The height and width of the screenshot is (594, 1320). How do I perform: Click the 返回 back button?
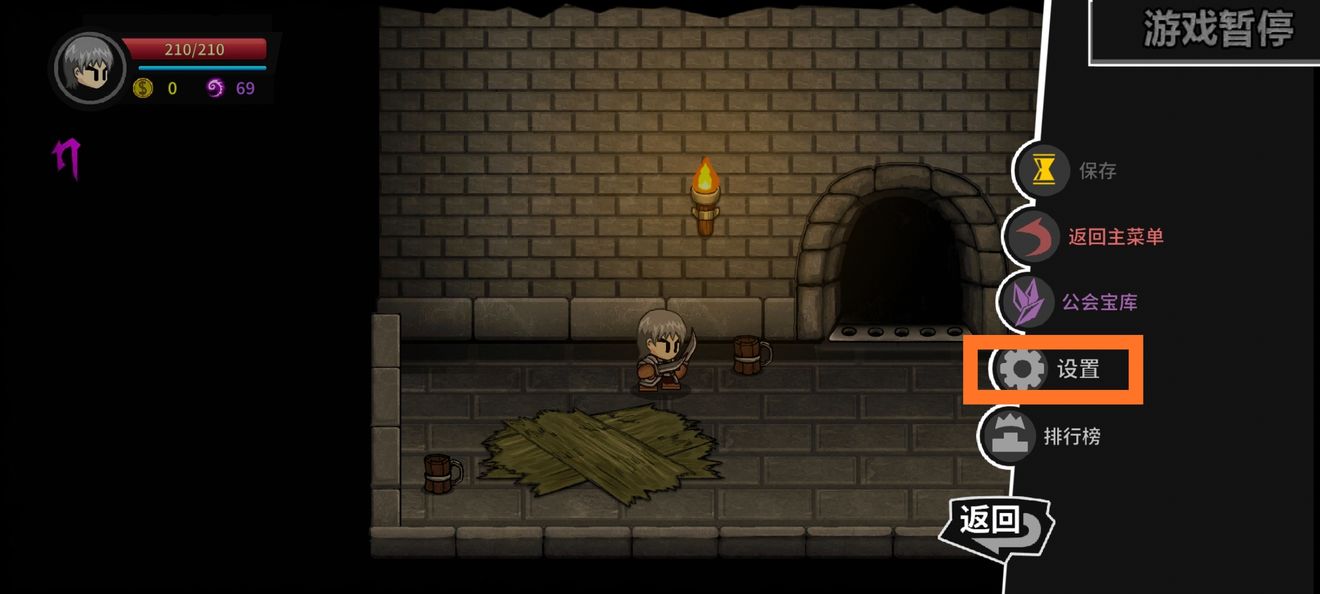coord(994,523)
